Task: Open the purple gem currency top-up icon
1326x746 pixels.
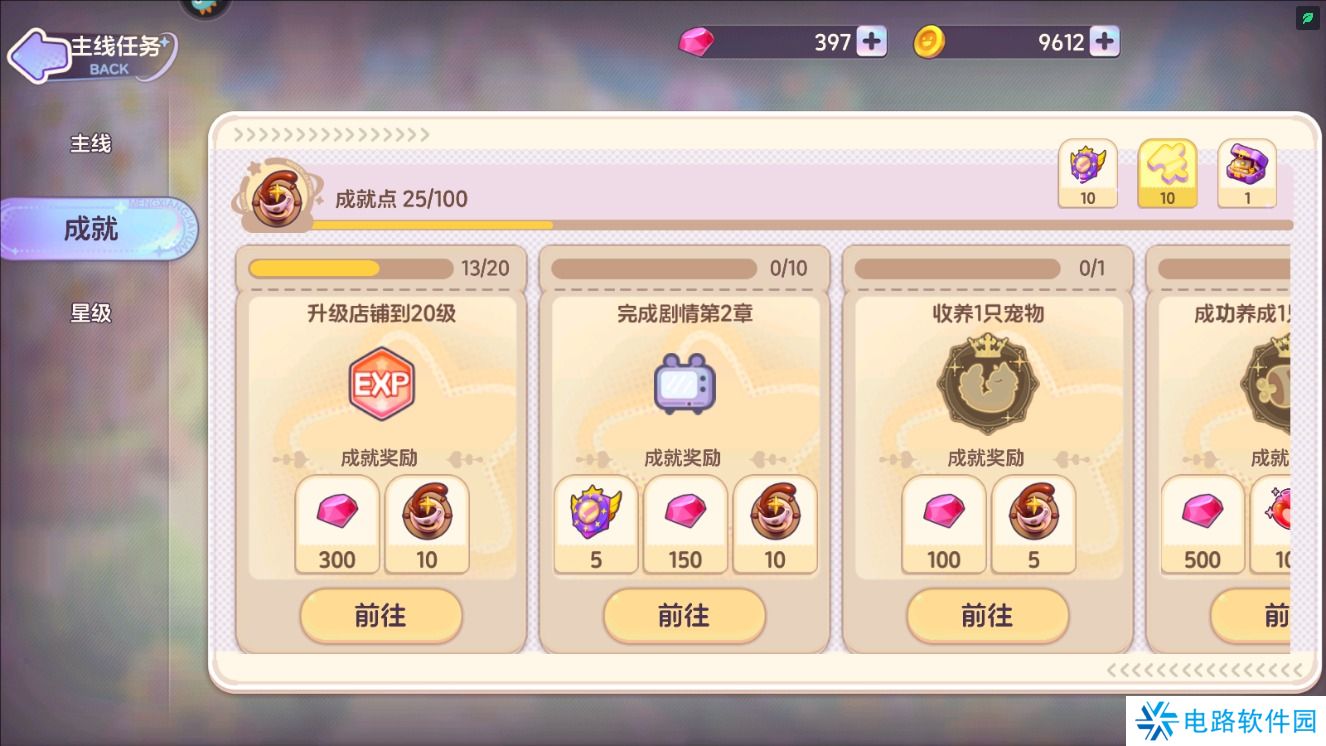Action: click(871, 41)
